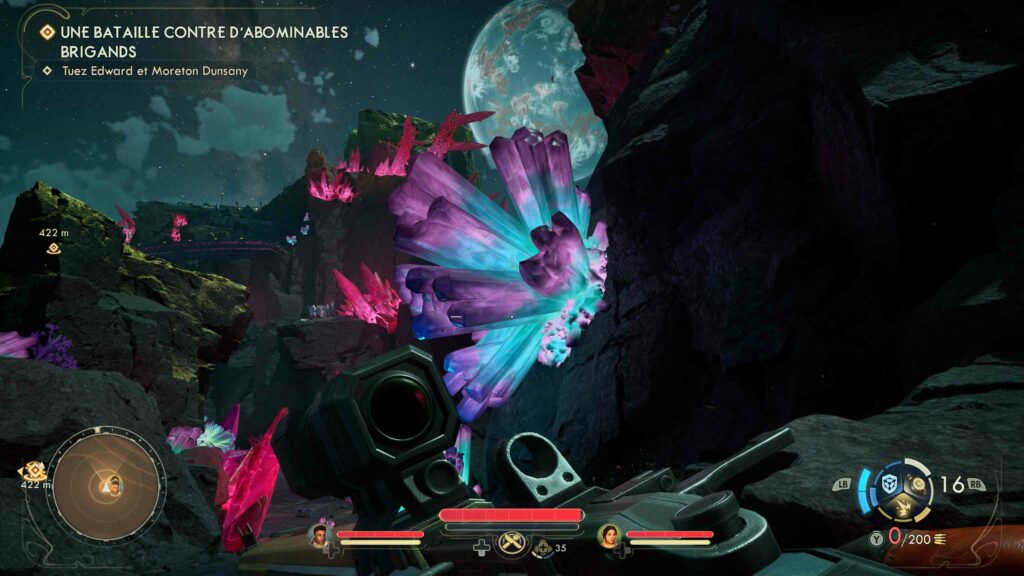Select the male companion portrait
This screenshot has height=576, width=1024.
point(321,535)
